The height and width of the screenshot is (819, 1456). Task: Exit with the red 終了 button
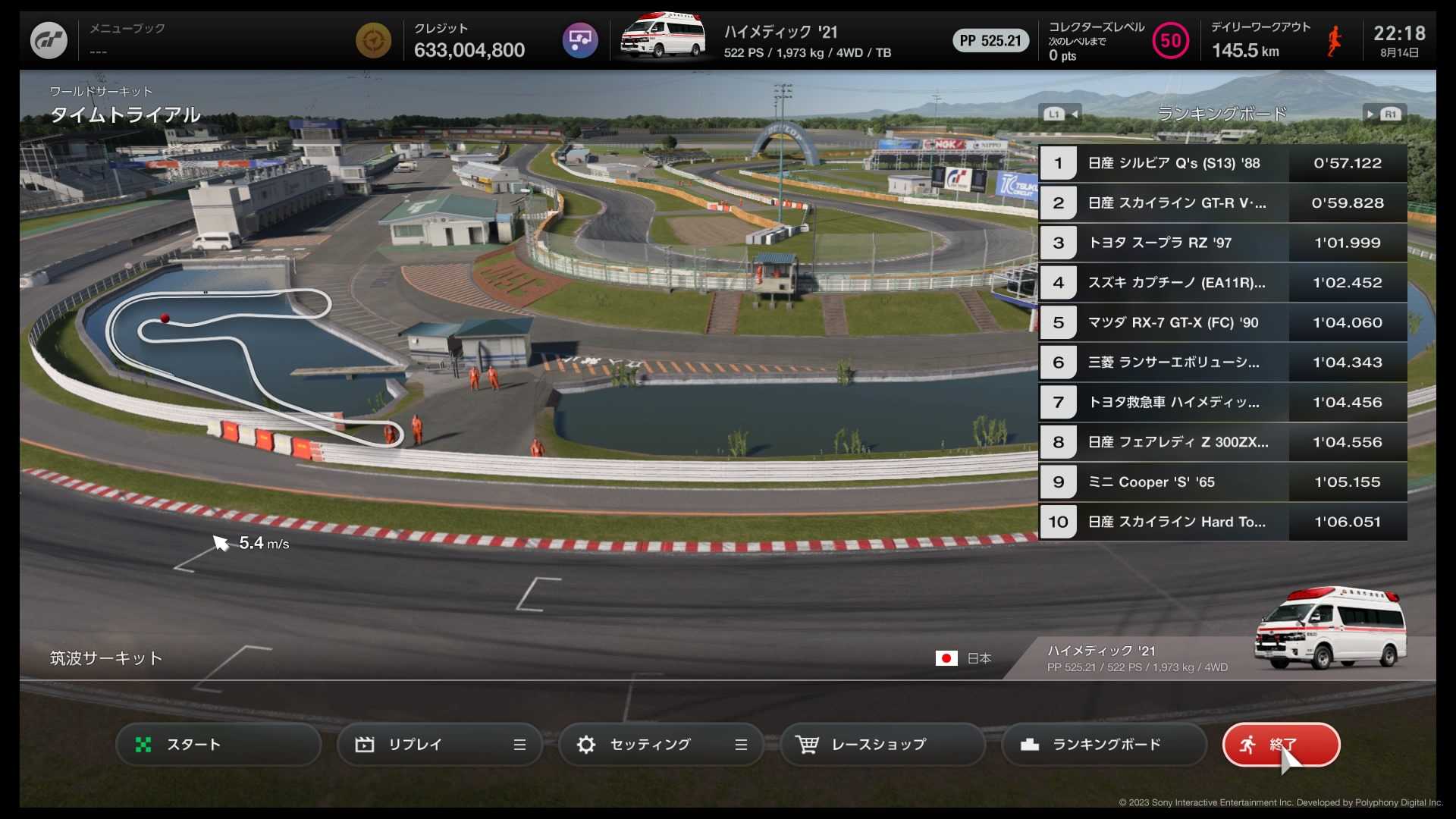[x=1282, y=745]
